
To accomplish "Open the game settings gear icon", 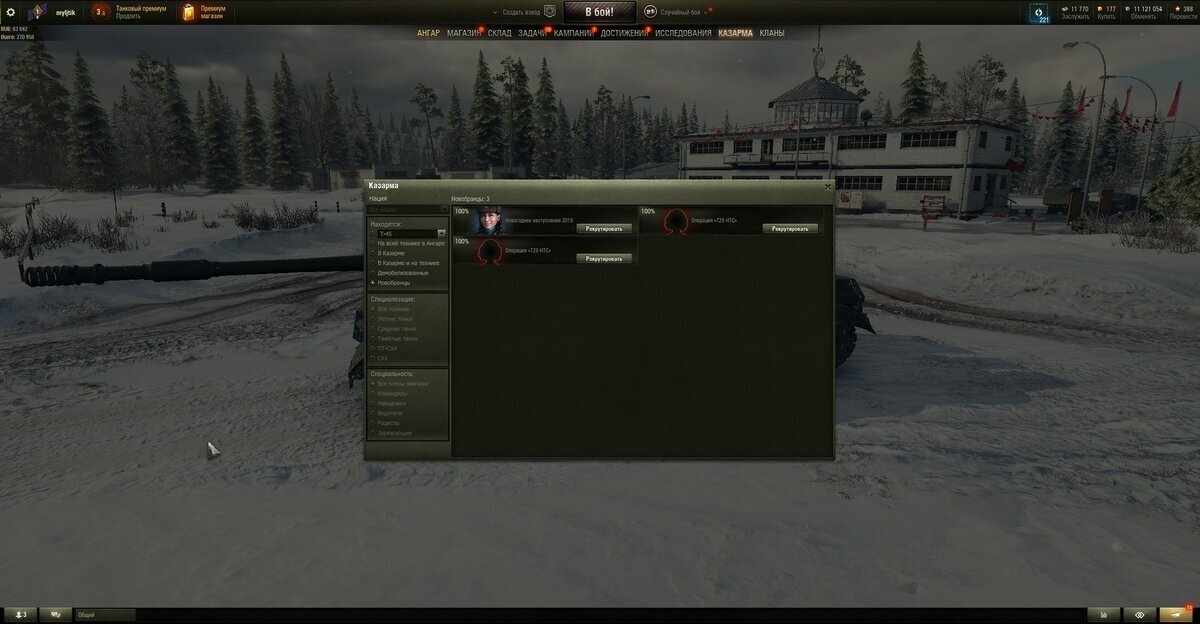I will 11,12.
